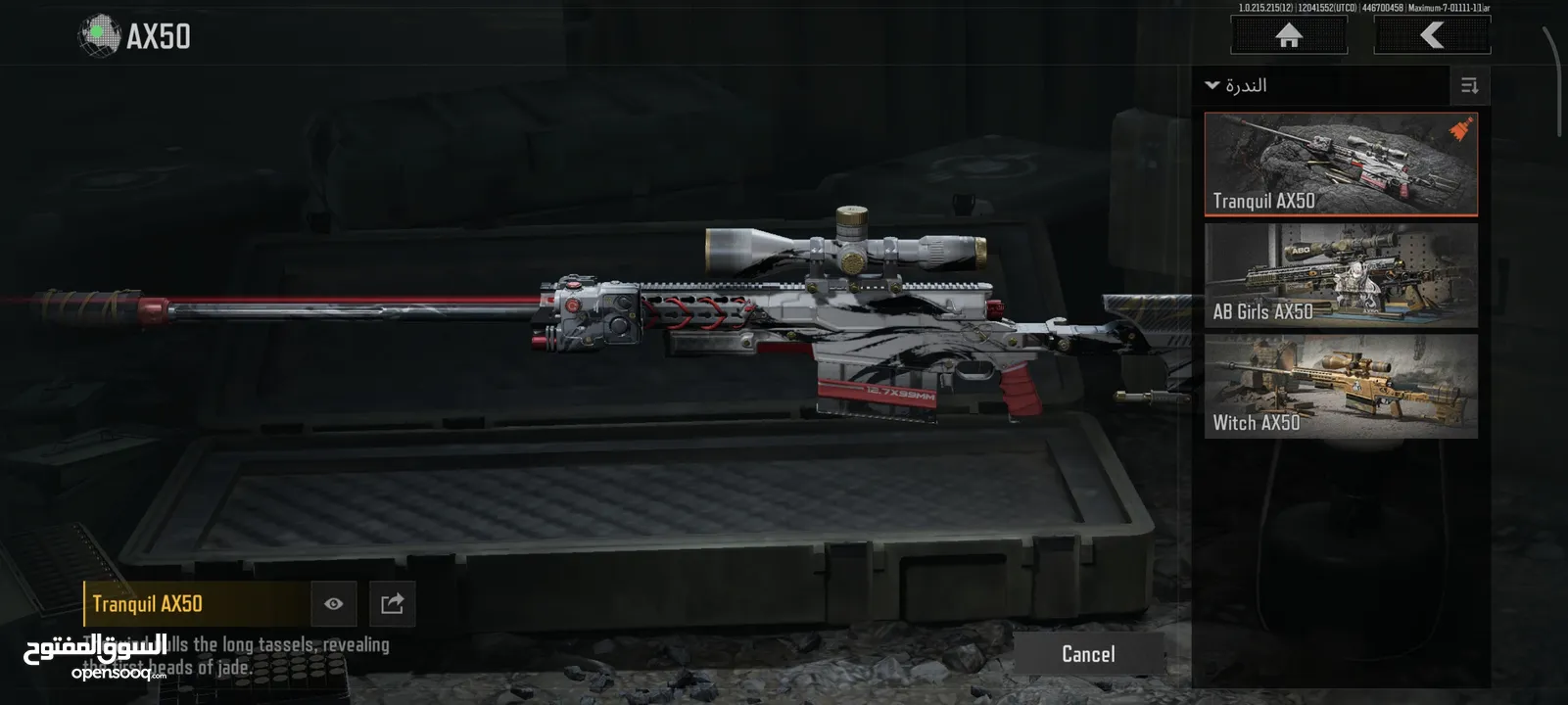Toggle selection of the Tranquil AX50 skin

tap(1340, 164)
